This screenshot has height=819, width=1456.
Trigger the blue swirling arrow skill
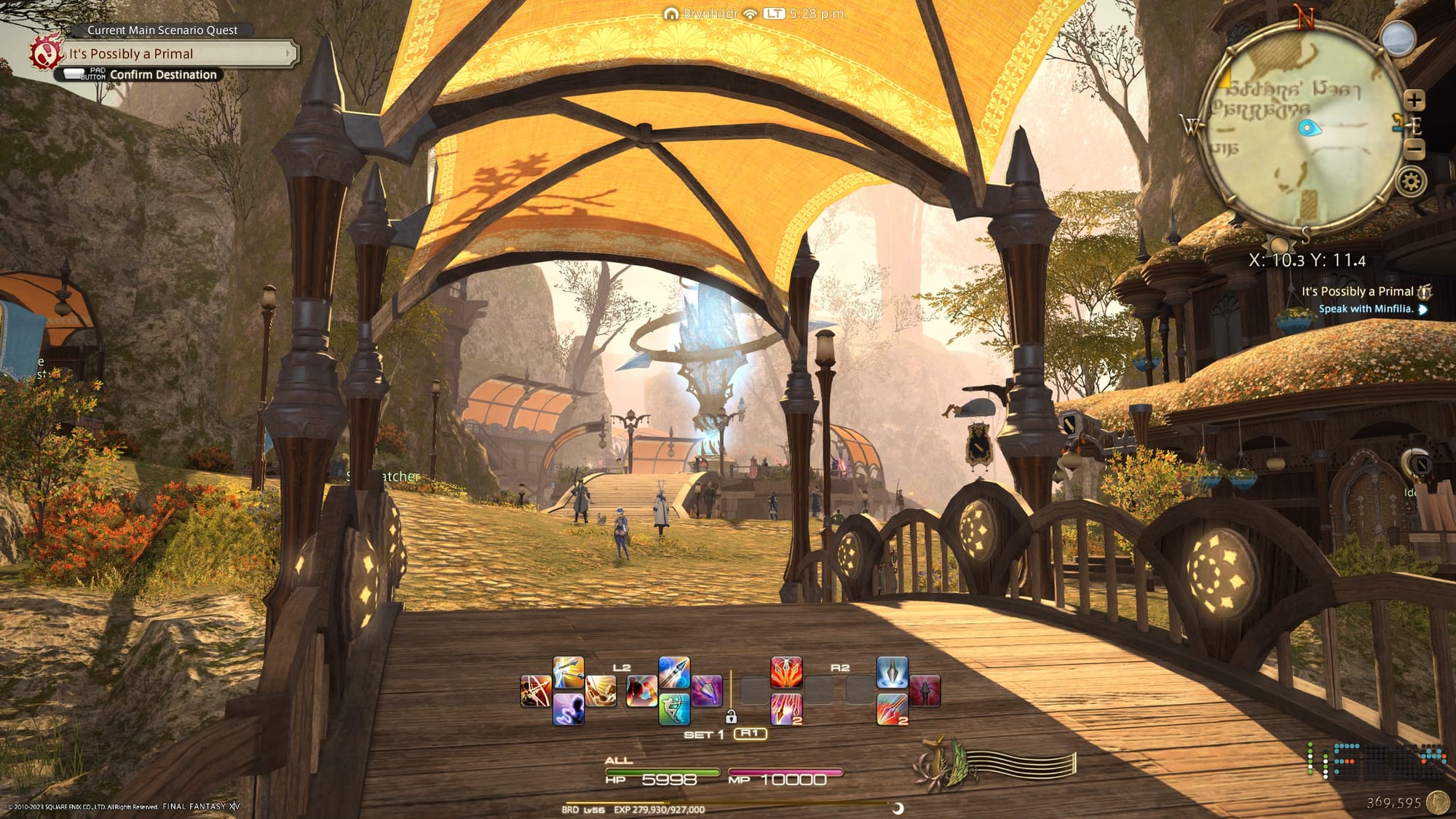click(x=674, y=672)
